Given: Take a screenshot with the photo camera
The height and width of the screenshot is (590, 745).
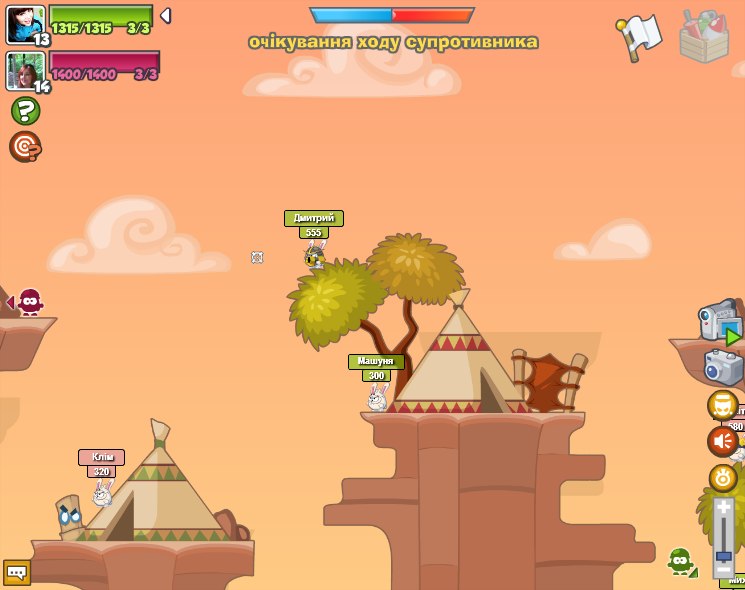Looking at the screenshot, I should pyautogui.click(x=723, y=367).
